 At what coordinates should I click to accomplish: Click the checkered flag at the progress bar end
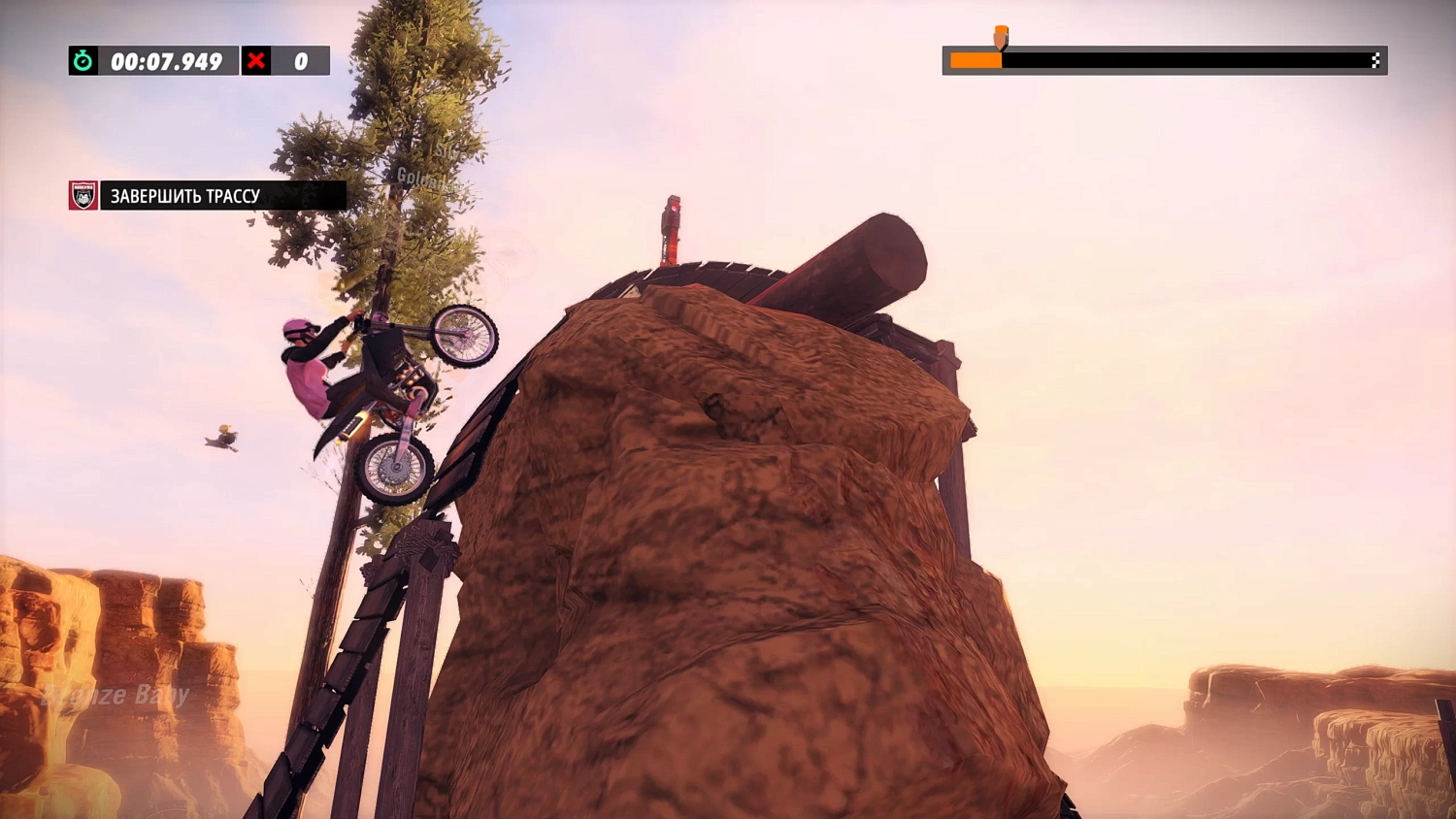[1377, 60]
